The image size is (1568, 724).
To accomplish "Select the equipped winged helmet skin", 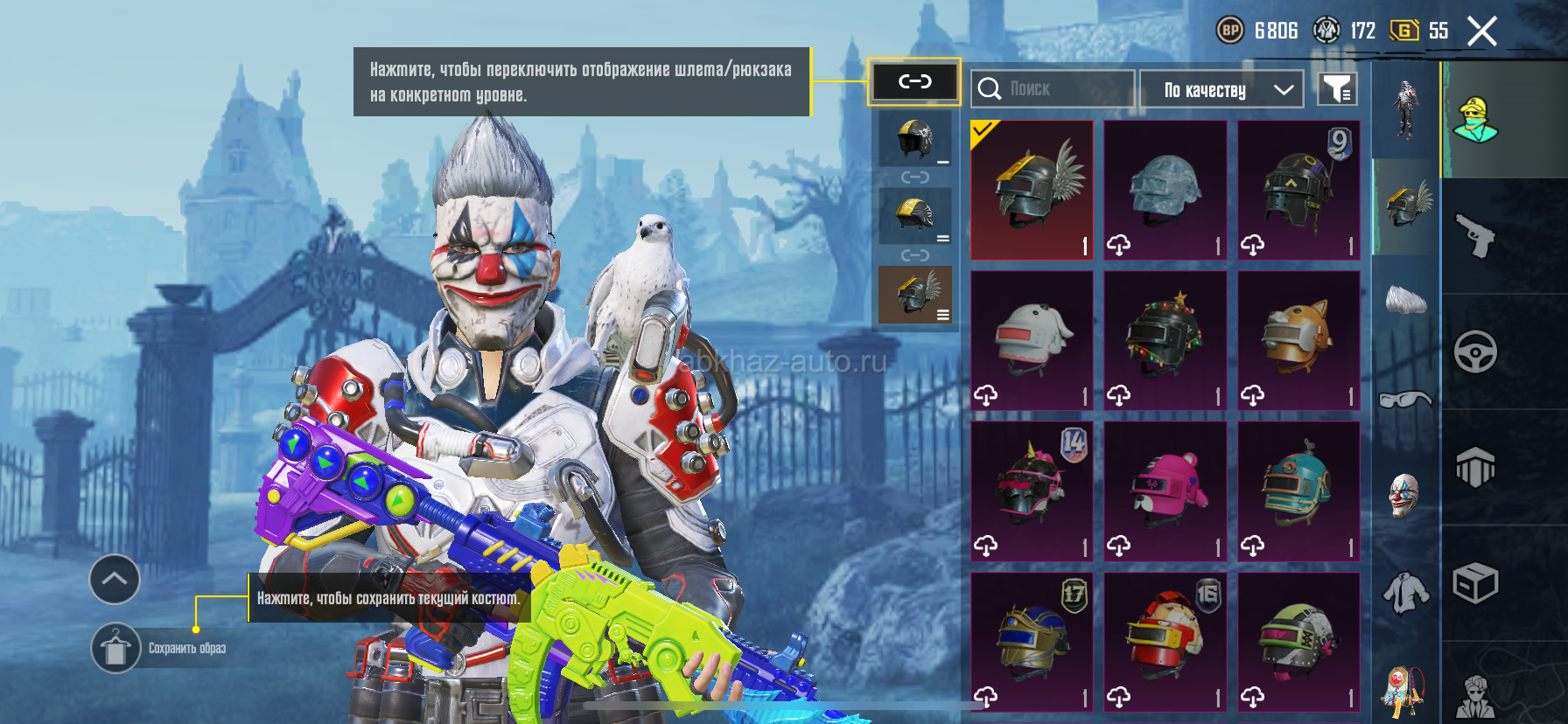I will (1032, 190).
